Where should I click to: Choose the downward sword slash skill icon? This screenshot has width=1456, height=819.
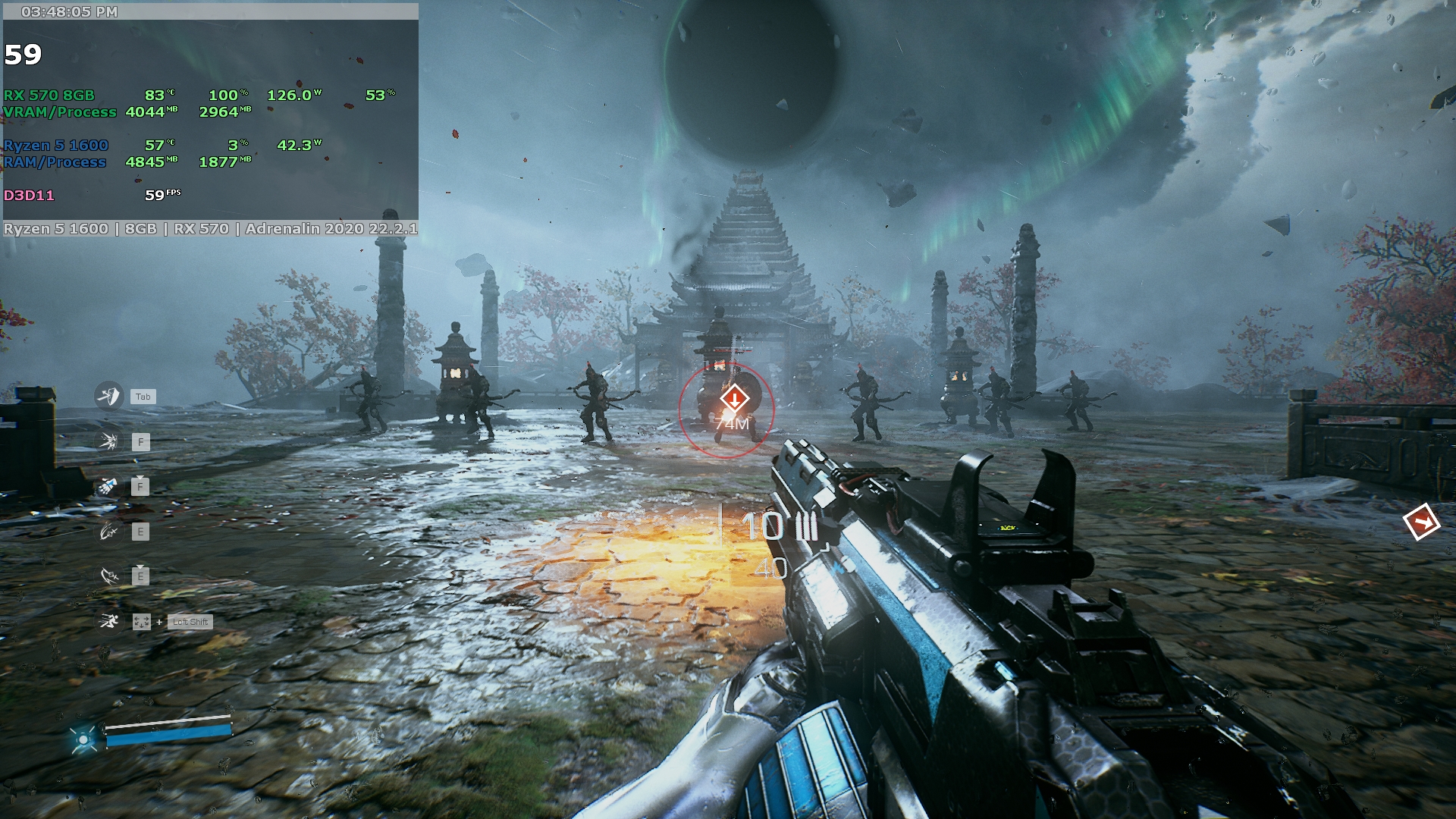(x=109, y=576)
